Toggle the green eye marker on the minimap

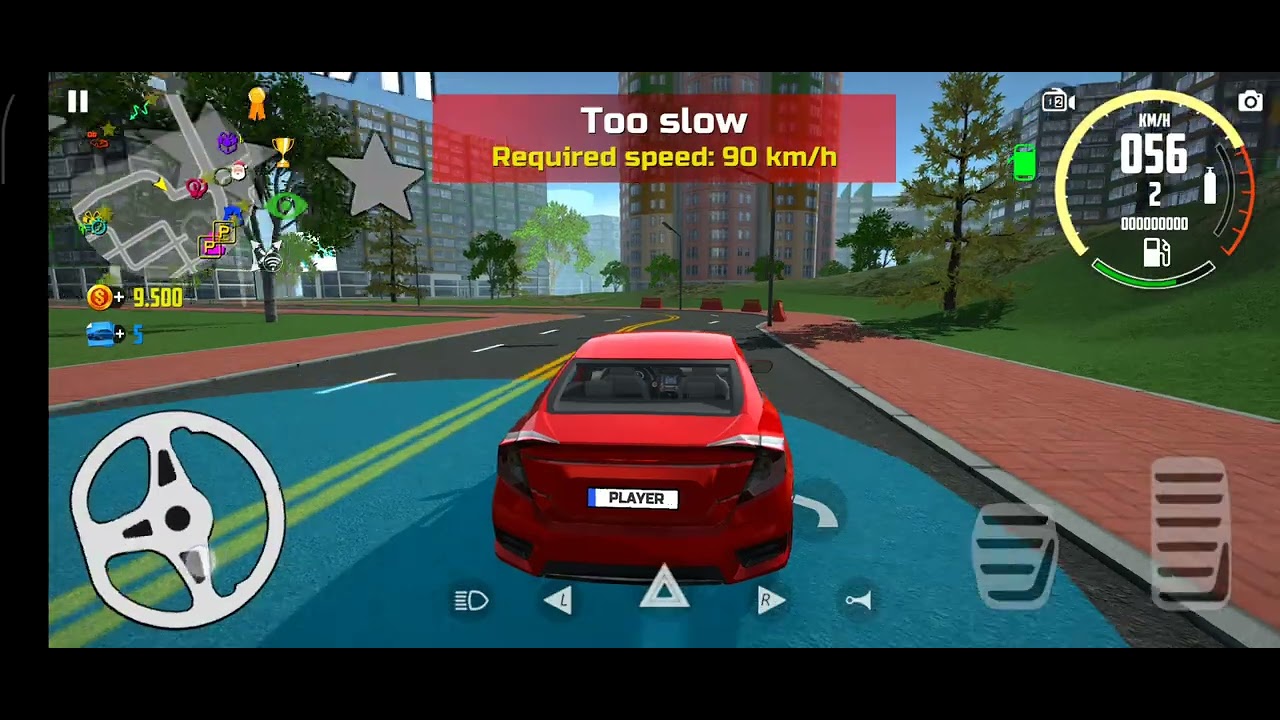(x=286, y=206)
